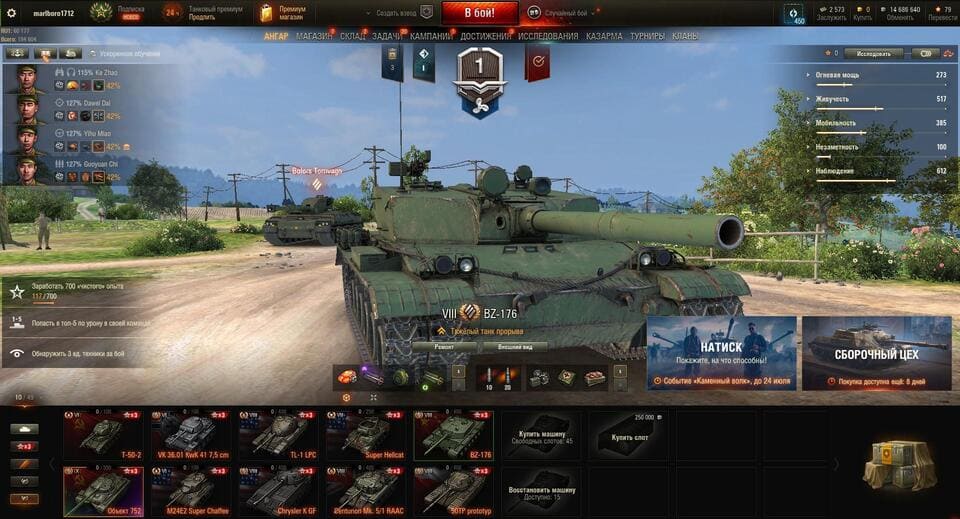Open the СБОРОЧНЫЙ ЦЕХ banner
This screenshot has width=960, height=519.
click(x=876, y=353)
